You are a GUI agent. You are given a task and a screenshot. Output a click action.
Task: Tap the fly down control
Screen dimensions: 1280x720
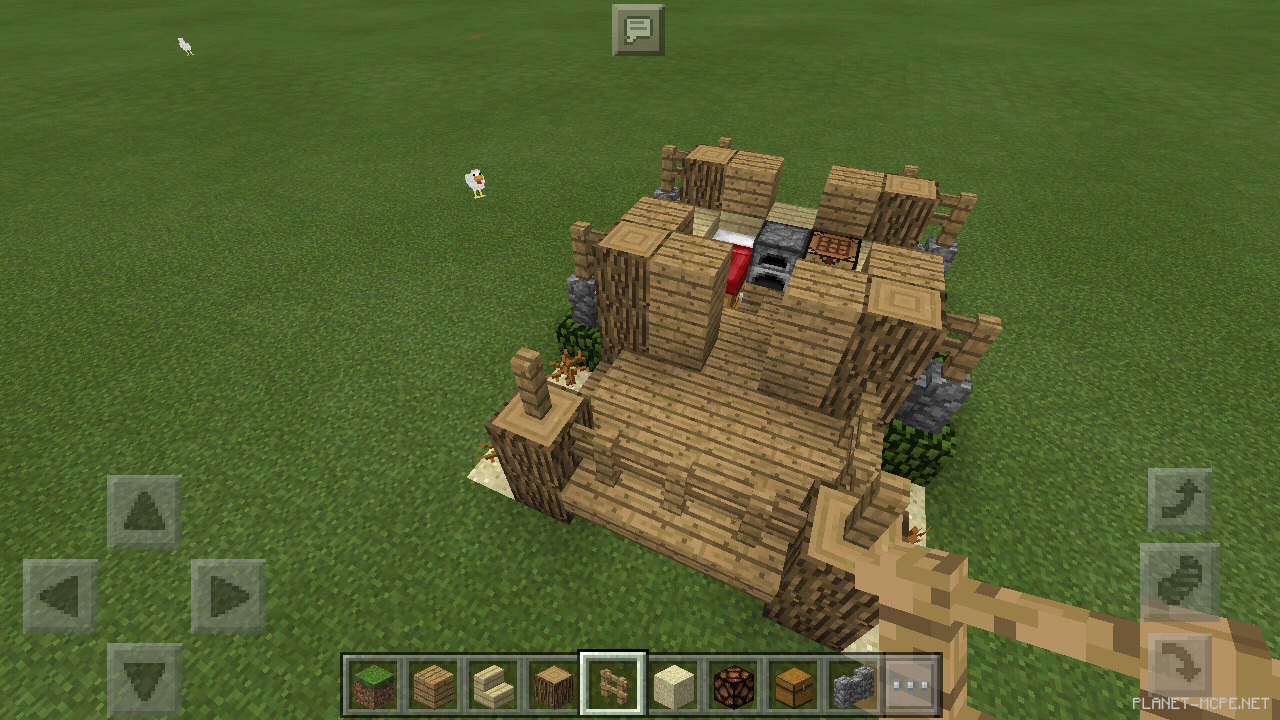[x=1178, y=660]
